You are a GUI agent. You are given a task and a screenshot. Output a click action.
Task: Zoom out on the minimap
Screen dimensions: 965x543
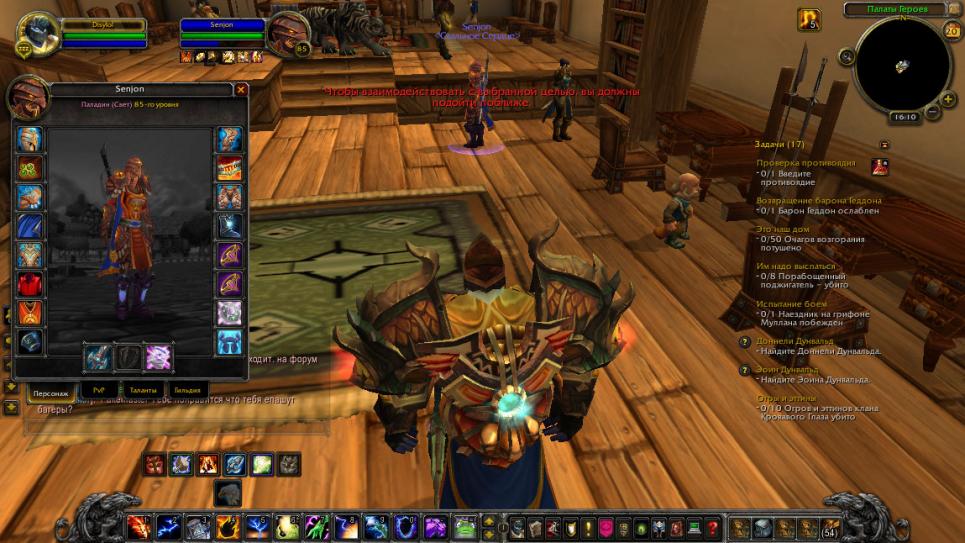[933, 113]
